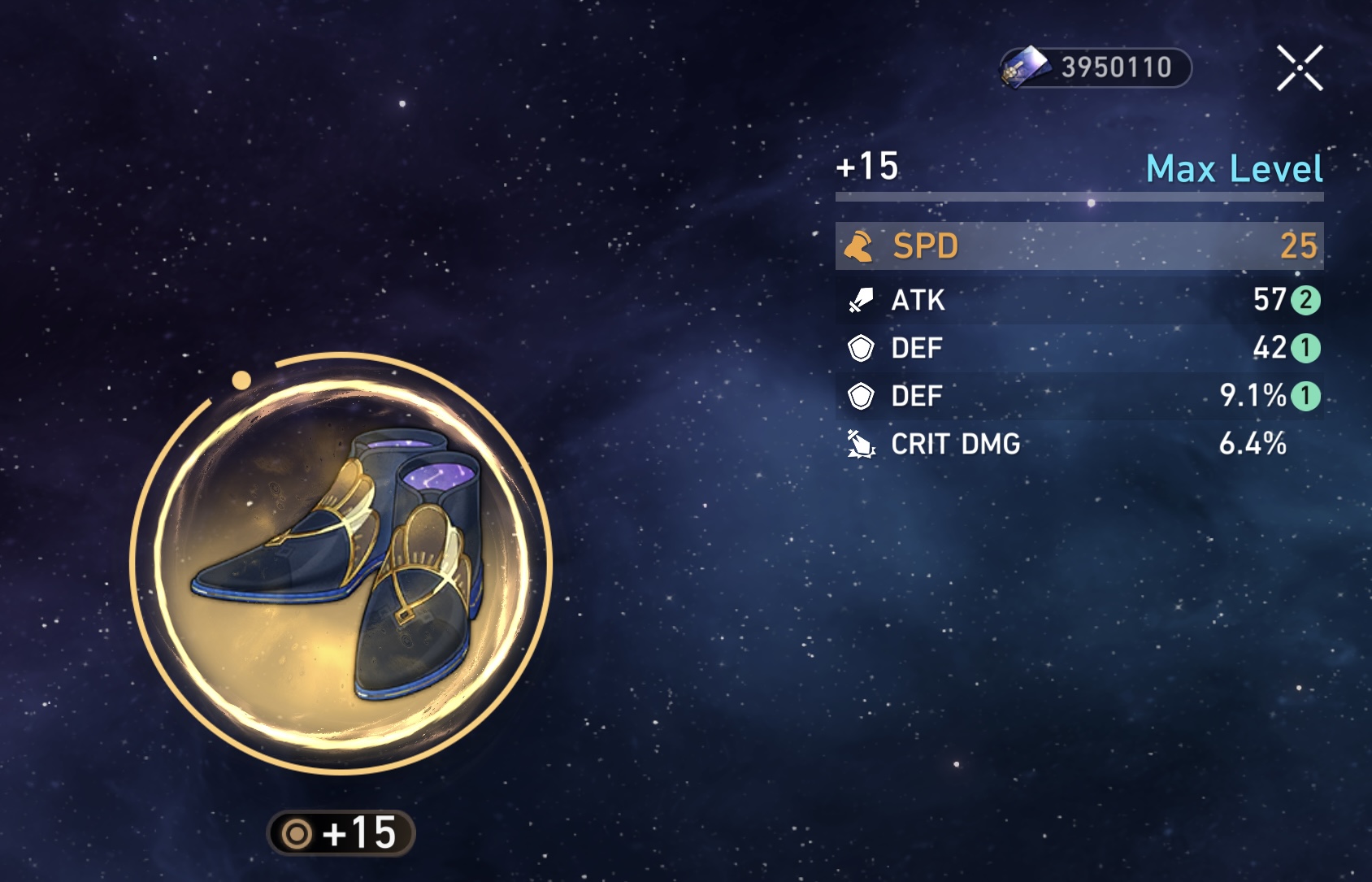Screen dimensions: 1372x882
Task: Select the DEF 9.1% substat row
Action: click(x=1079, y=396)
